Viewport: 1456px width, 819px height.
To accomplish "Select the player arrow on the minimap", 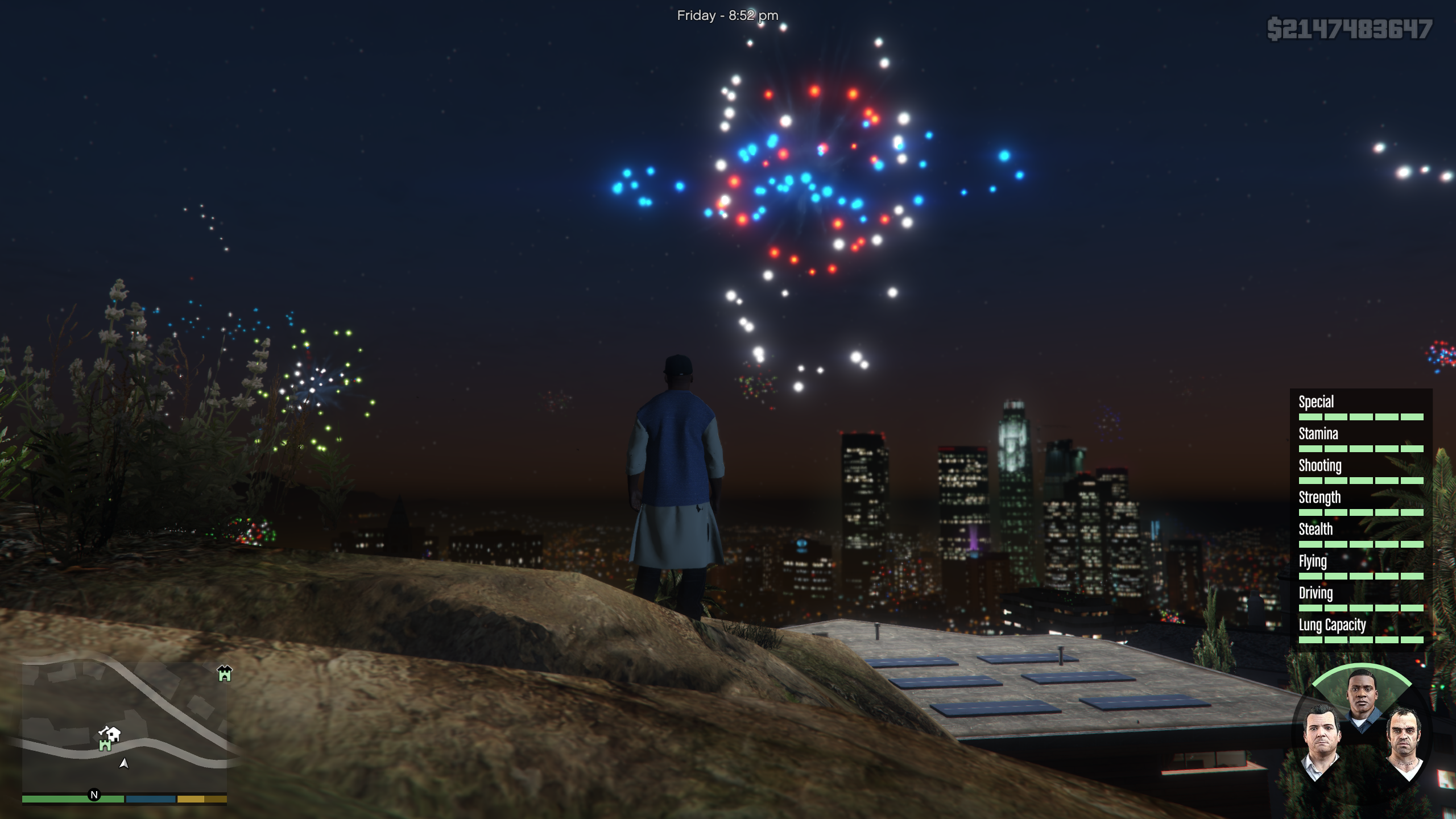I will pos(123,763).
